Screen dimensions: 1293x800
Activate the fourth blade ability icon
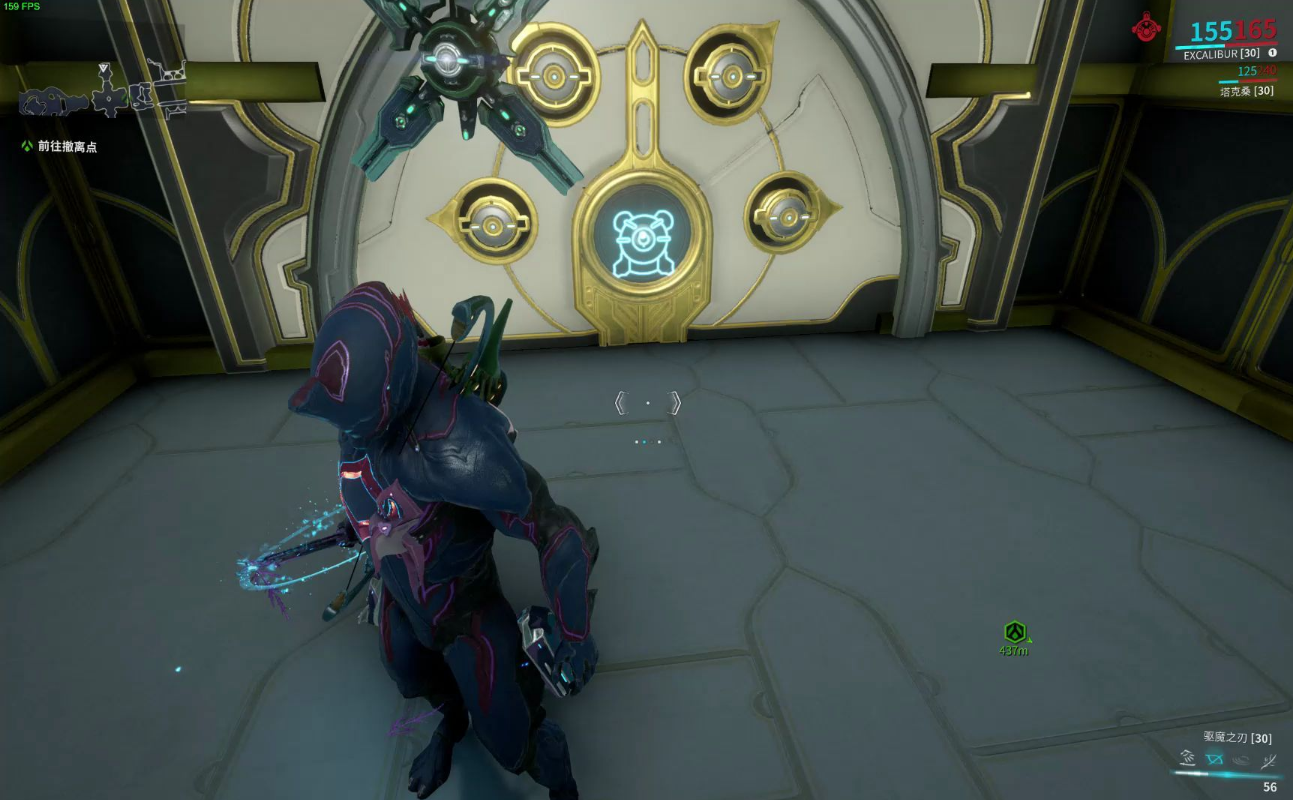click(1269, 760)
